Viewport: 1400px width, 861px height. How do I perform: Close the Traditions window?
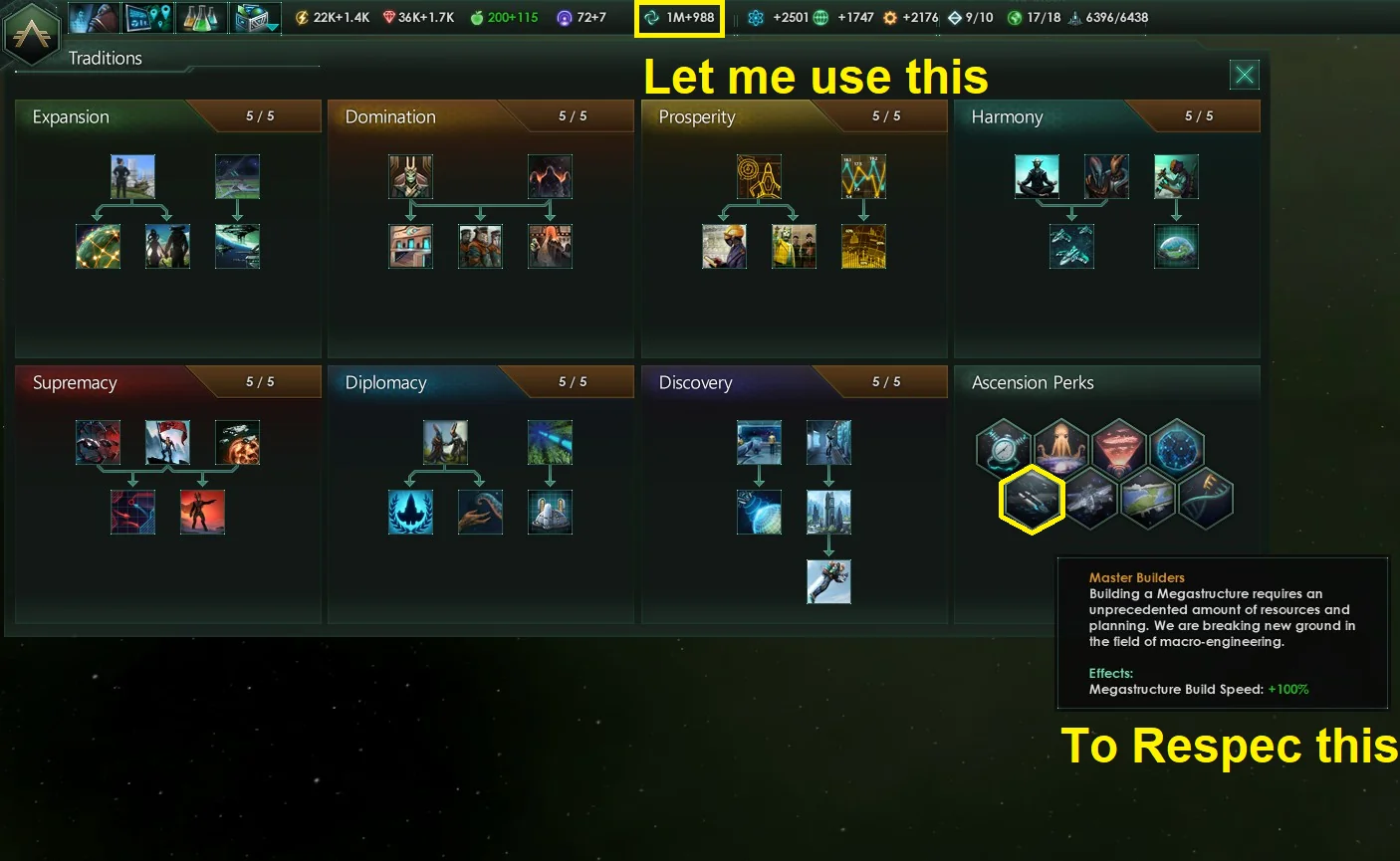click(1244, 75)
